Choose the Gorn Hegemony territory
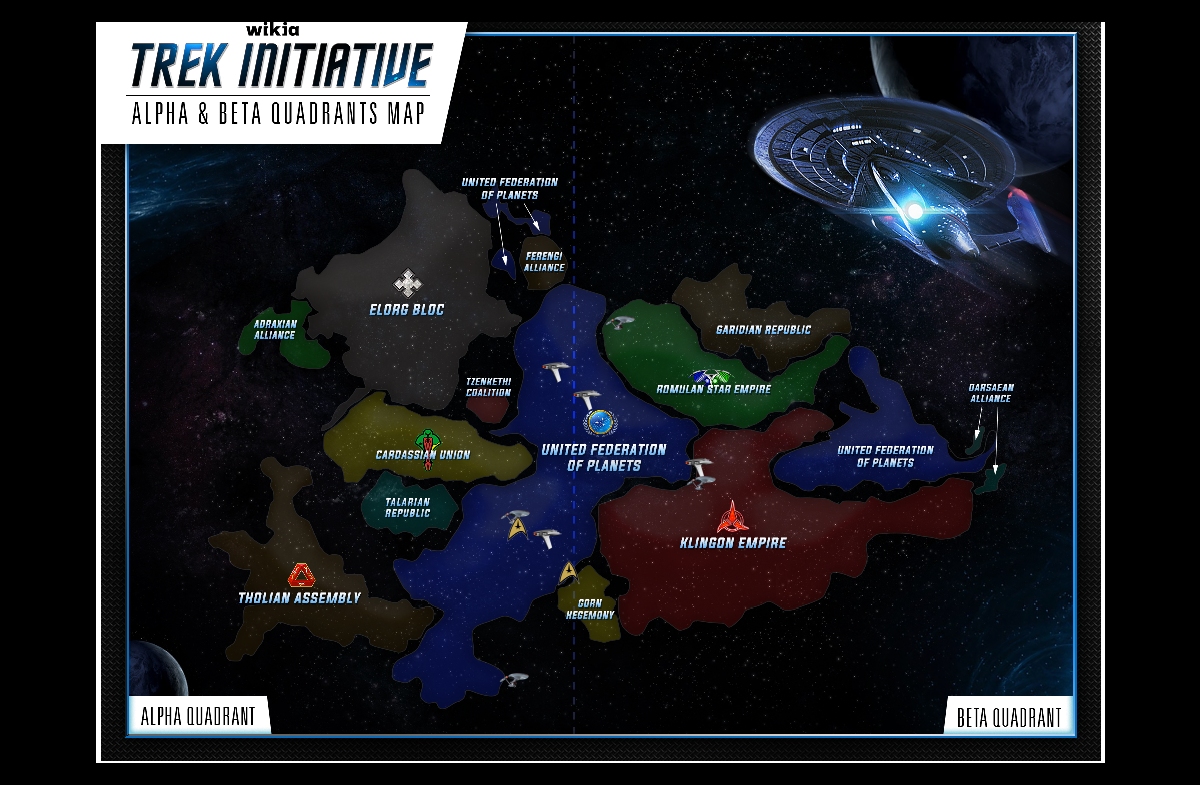The height and width of the screenshot is (785, 1200). click(x=590, y=608)
